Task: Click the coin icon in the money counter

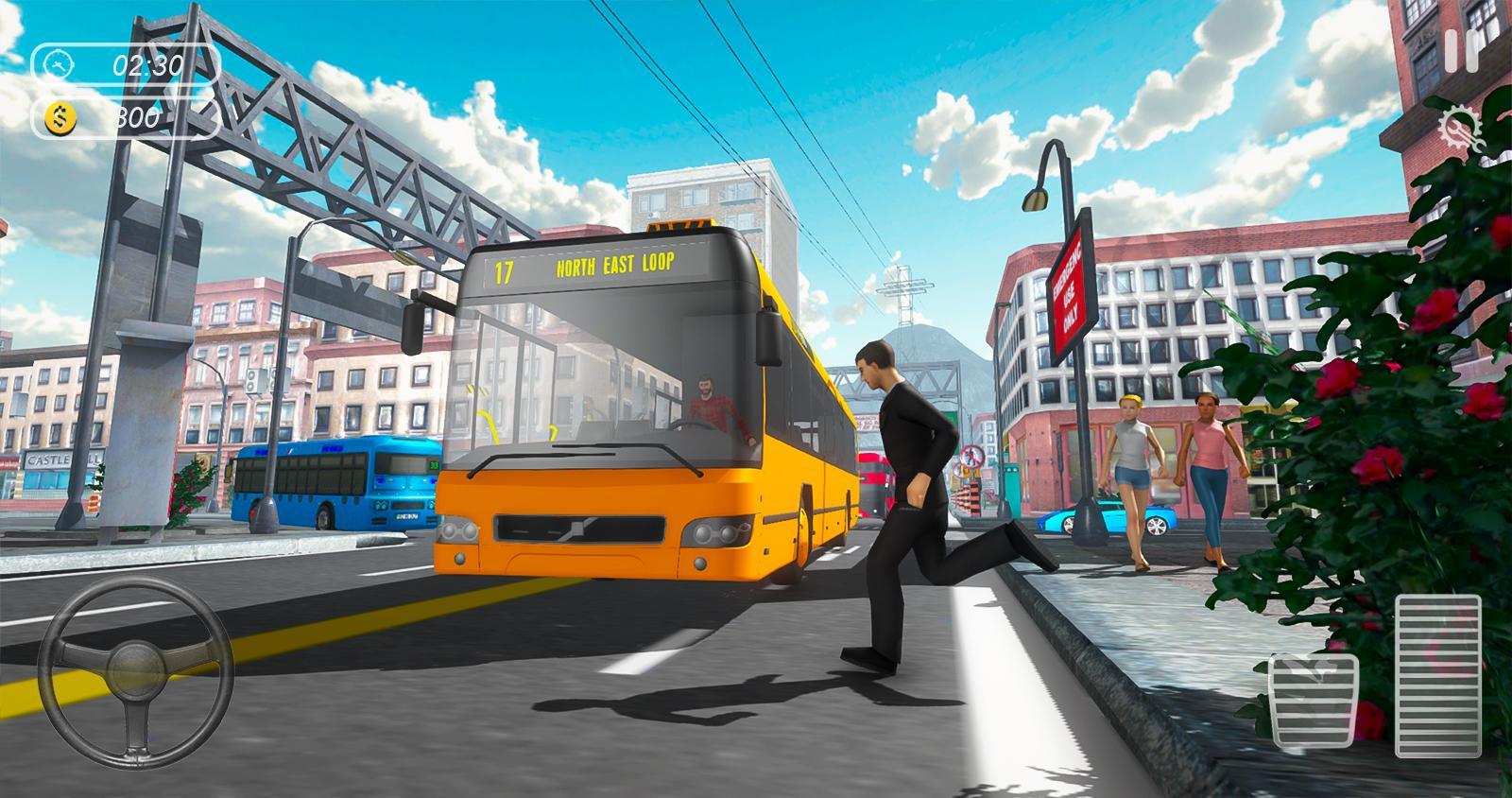Action: pos(60,117)
